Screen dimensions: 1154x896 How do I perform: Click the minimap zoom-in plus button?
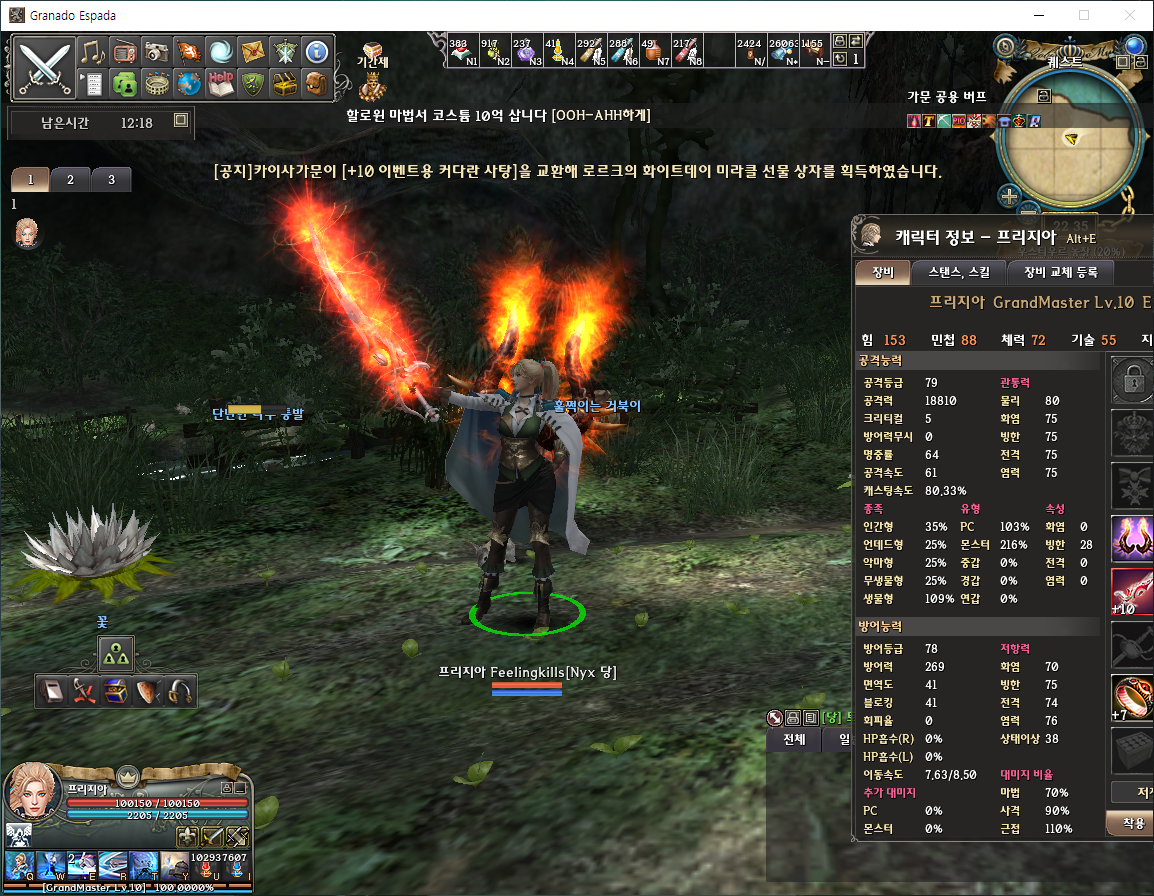1009,196
